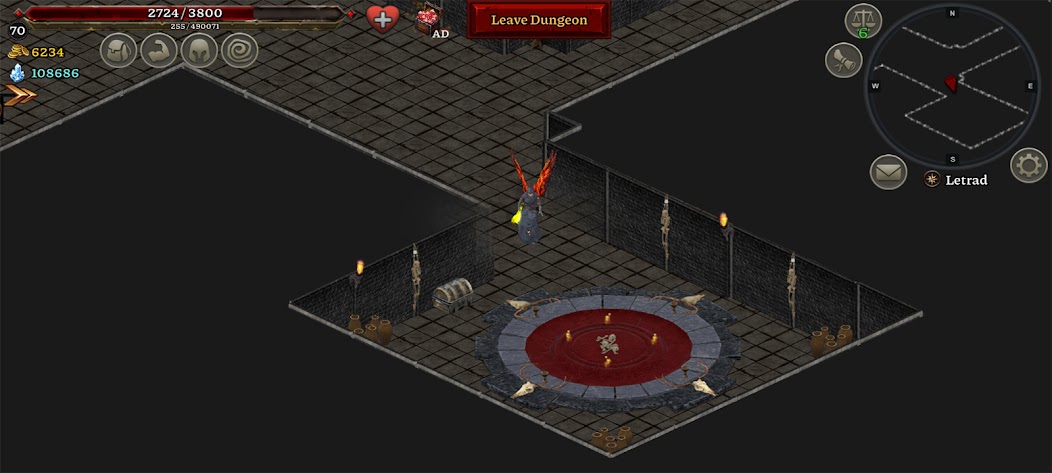
Task: Click the Leave Dungeon button
Action: [x=538, y=20]
